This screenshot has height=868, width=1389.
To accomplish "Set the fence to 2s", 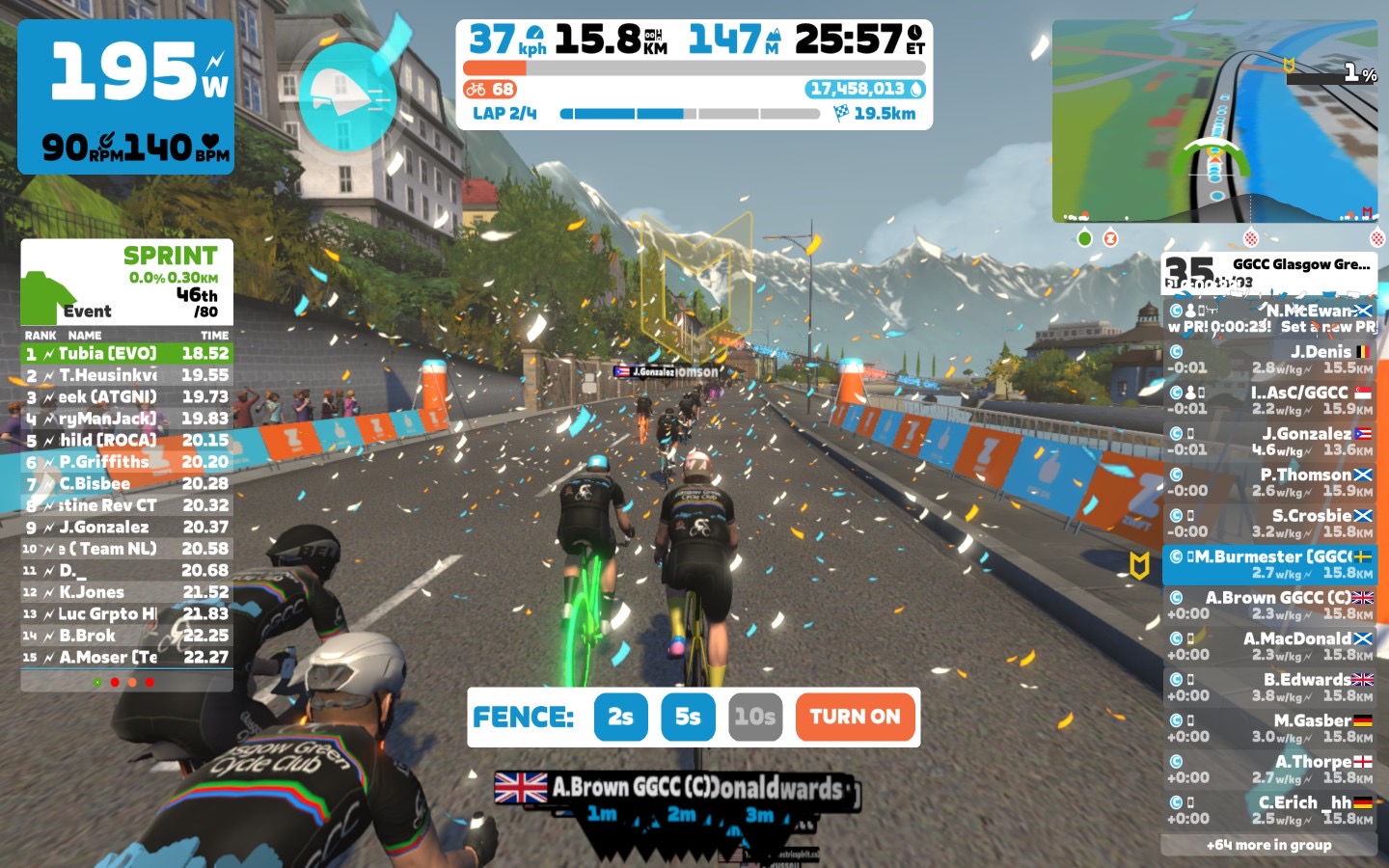I will click(x=620, y=717).
